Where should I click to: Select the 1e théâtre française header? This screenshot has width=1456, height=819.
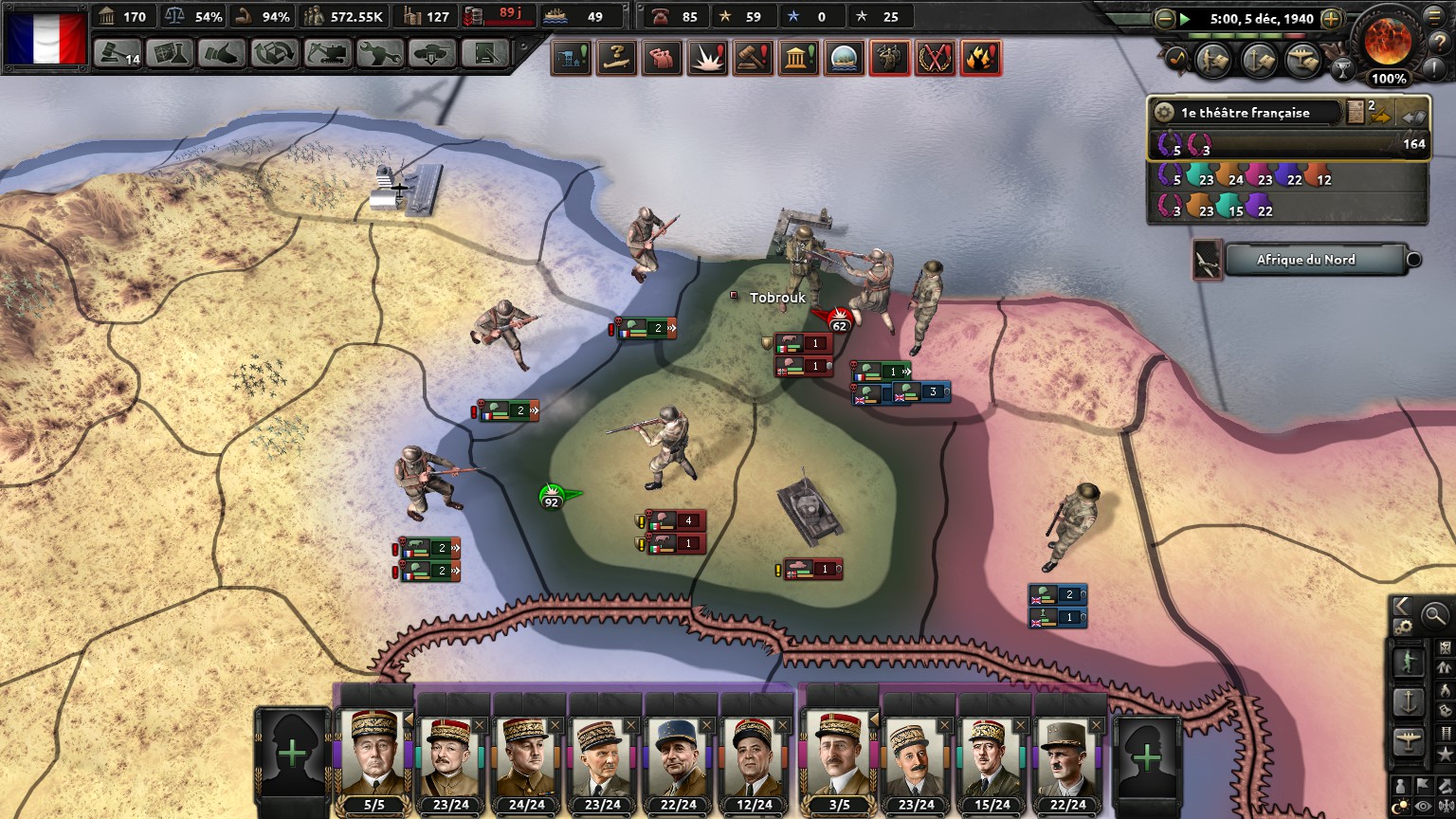point(1246,113)
